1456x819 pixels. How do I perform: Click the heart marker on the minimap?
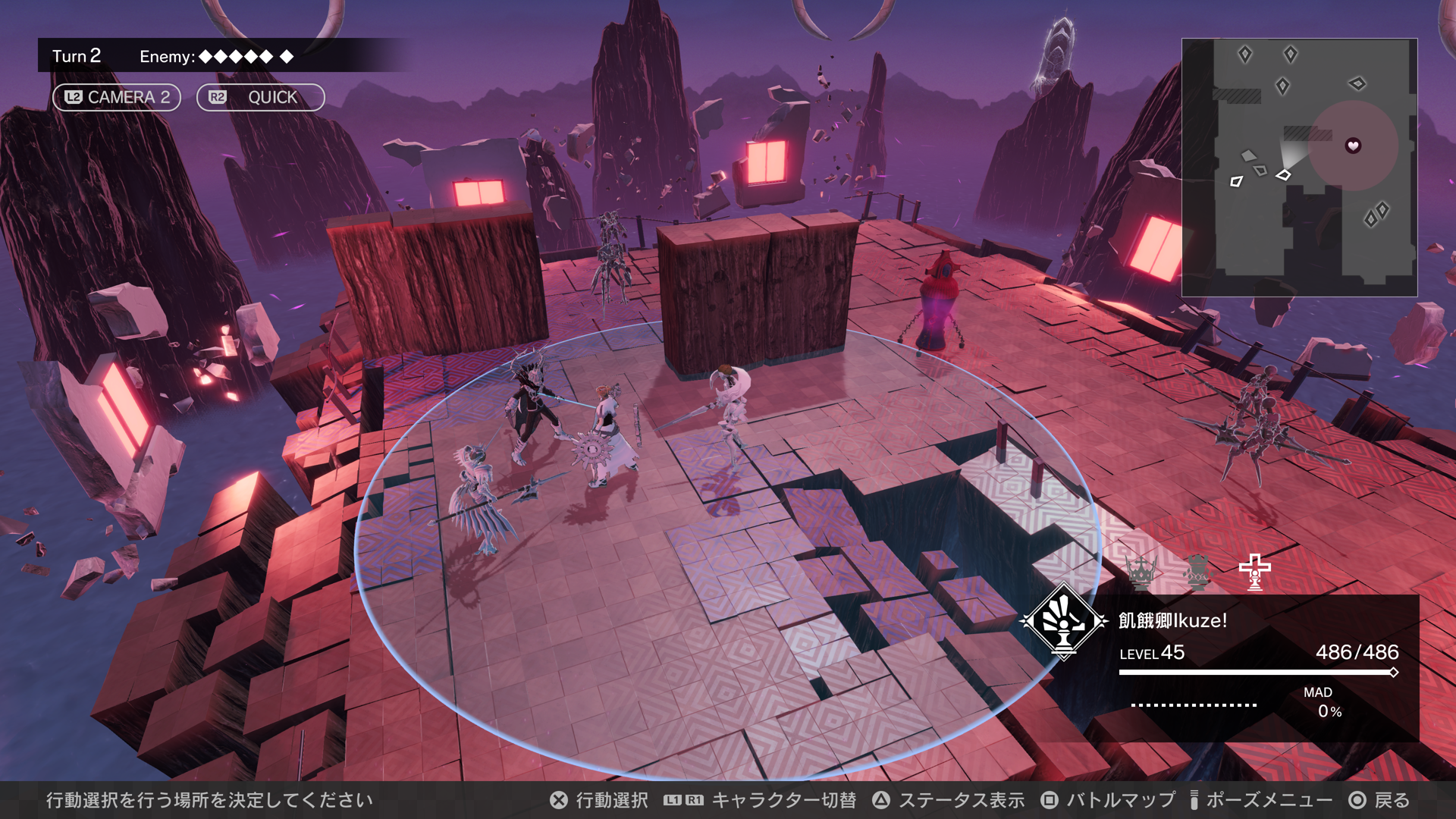tap(1353, 146)
